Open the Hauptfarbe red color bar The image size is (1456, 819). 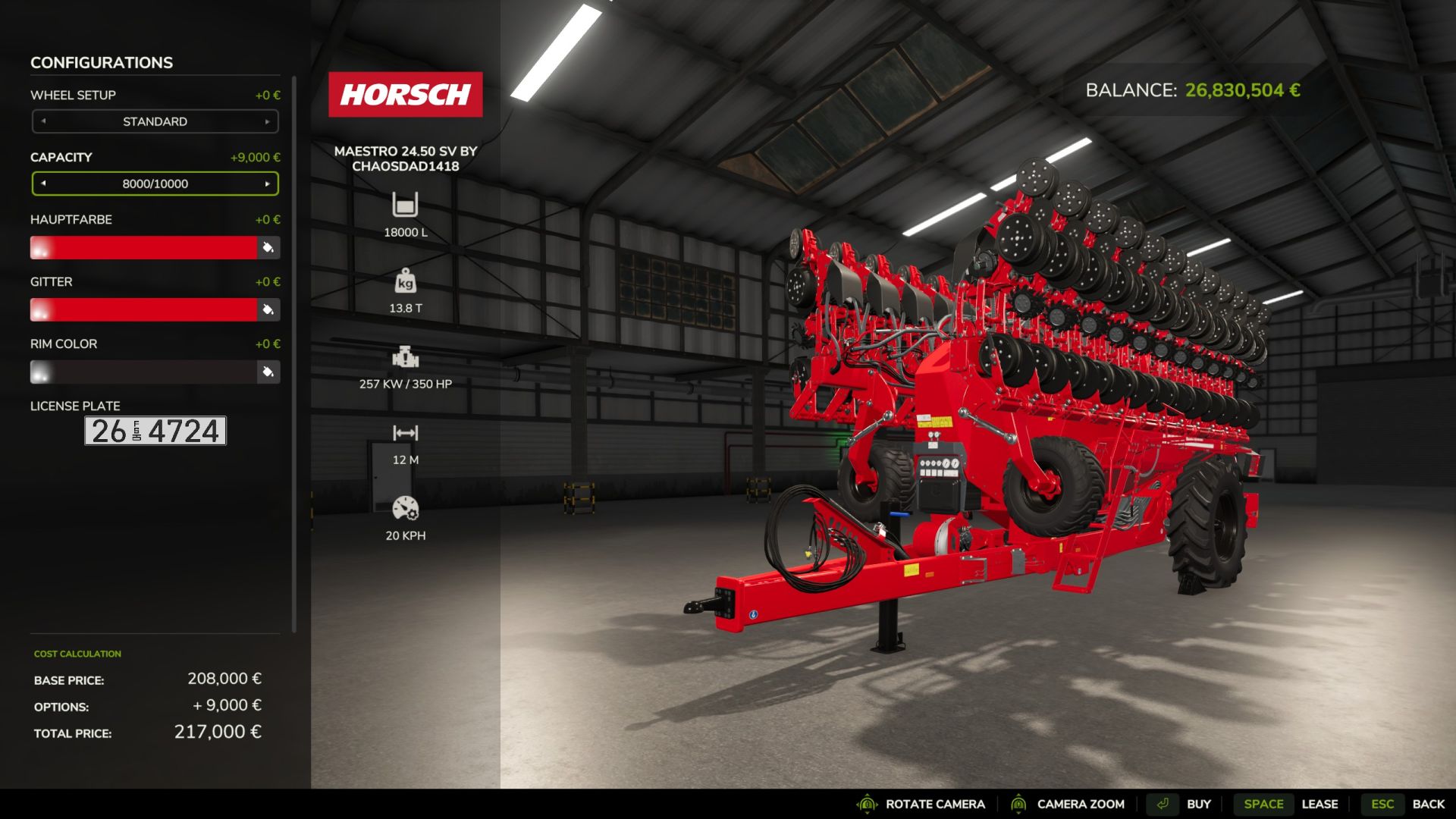144,247
